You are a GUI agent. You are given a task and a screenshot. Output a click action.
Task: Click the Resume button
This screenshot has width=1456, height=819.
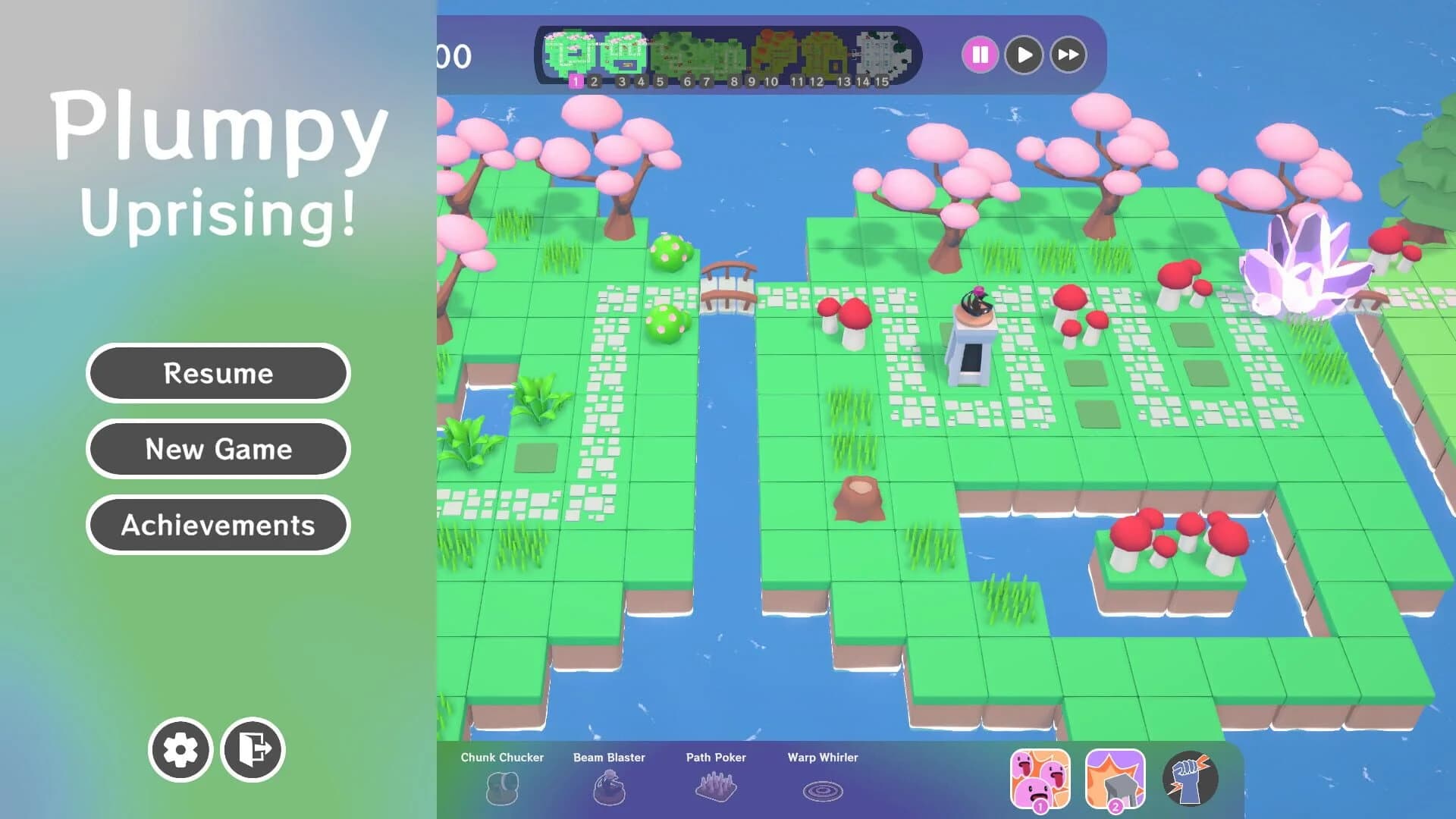click(218, 373)
